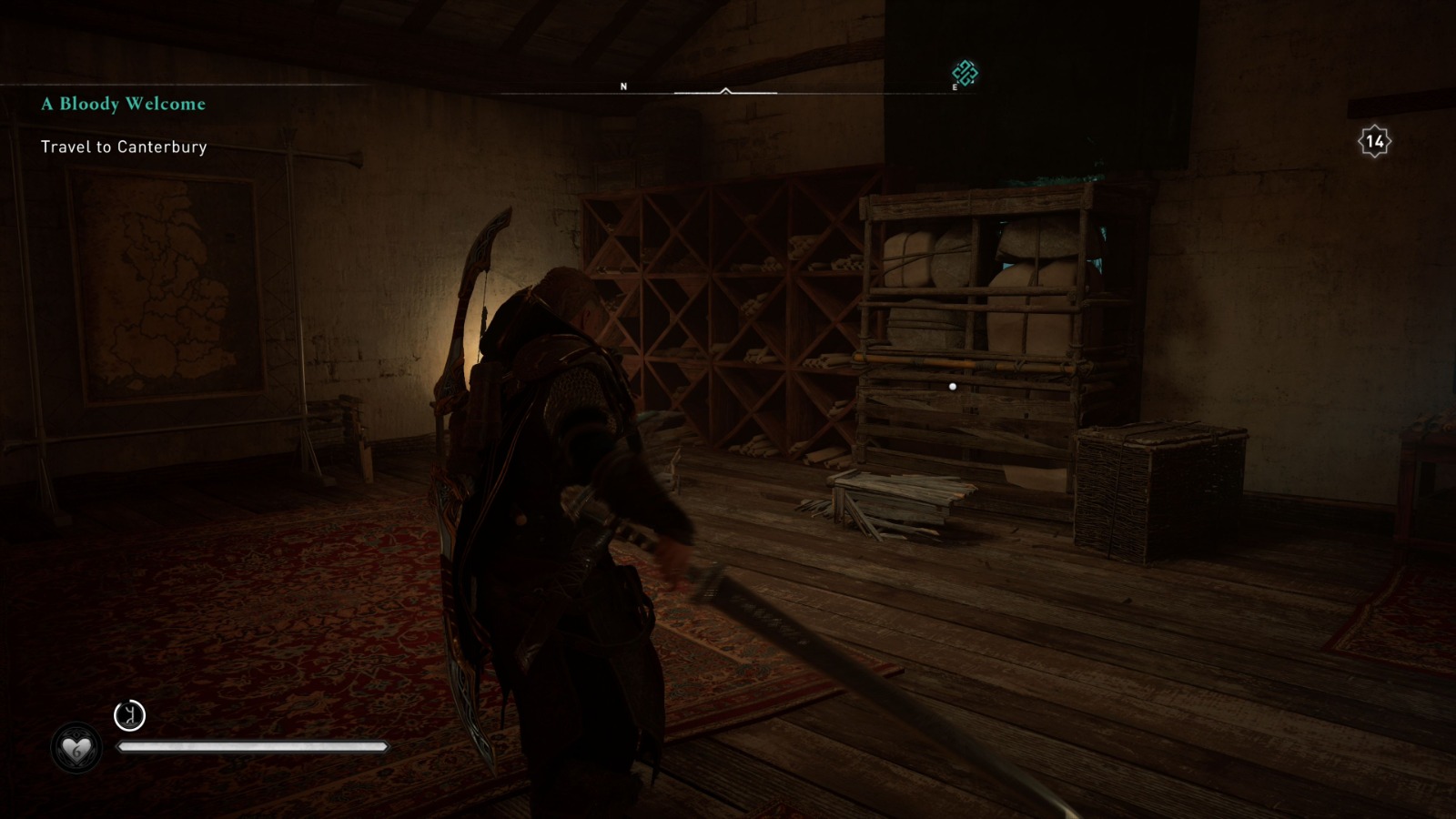Click the white interaction dot near the shelf
1456x819 pixels.
click(953, 386)
